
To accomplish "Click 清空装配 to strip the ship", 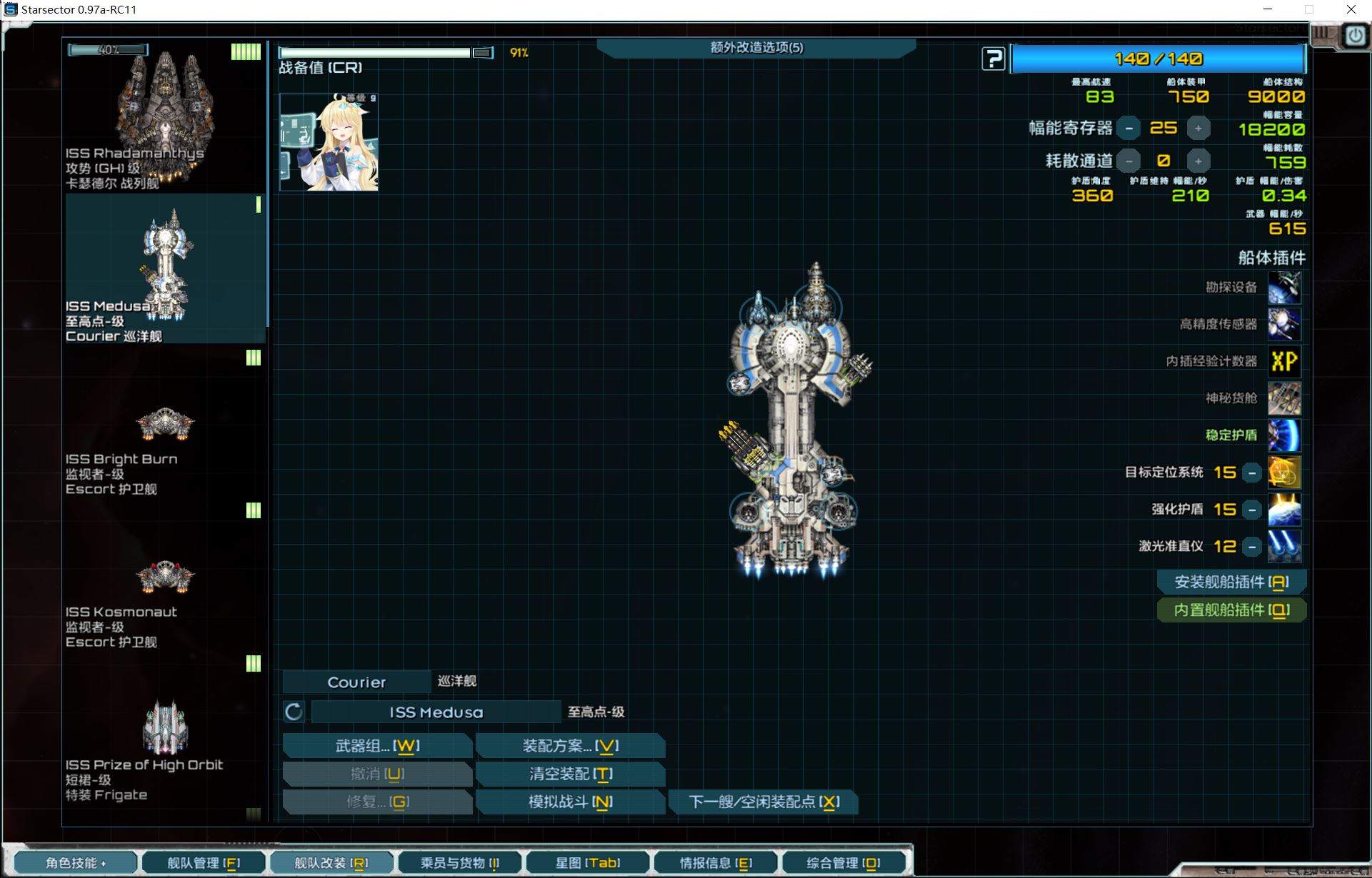I will [570, 774].
